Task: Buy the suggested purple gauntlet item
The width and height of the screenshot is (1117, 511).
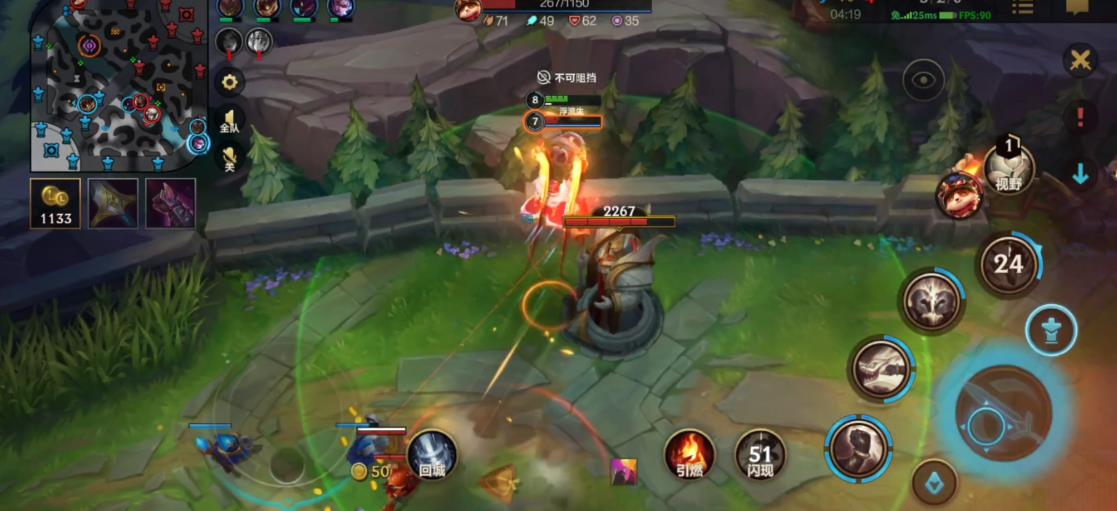Action: [x=170, y=203]
